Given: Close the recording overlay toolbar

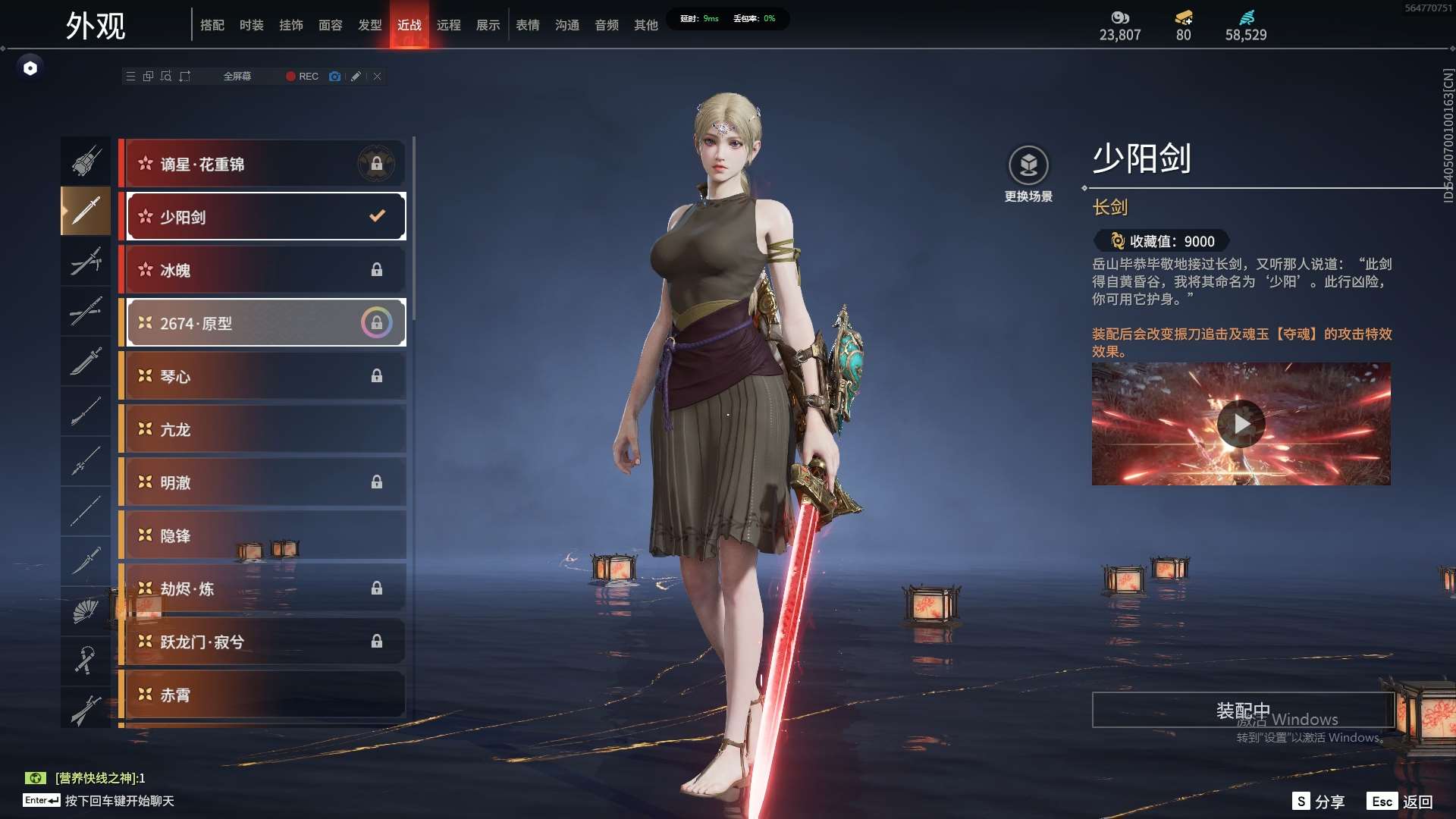Looking at the screenshot, I should tap(377, 77).
